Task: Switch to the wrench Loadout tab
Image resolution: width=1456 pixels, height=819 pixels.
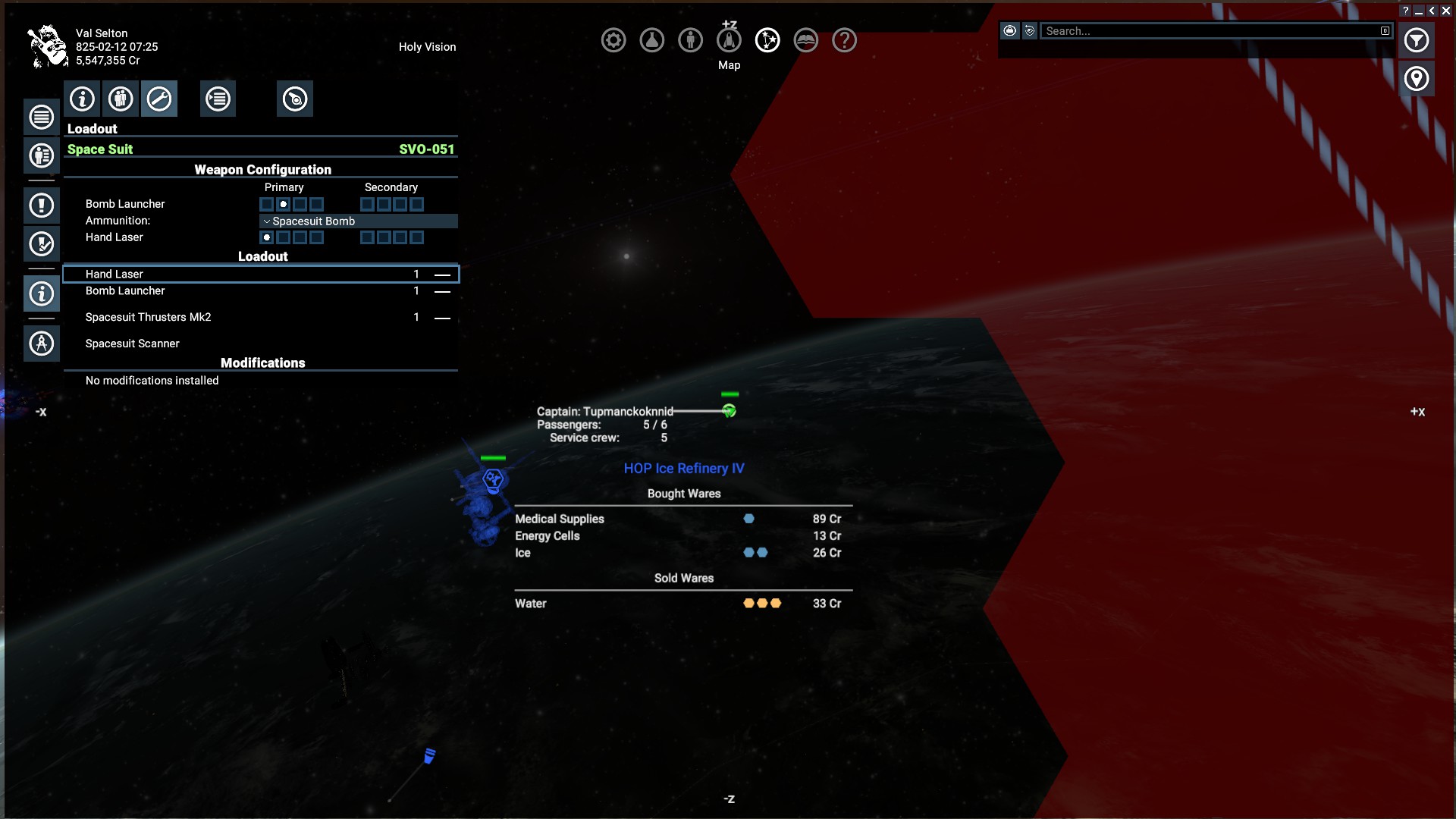Action: tap(159, 99)
